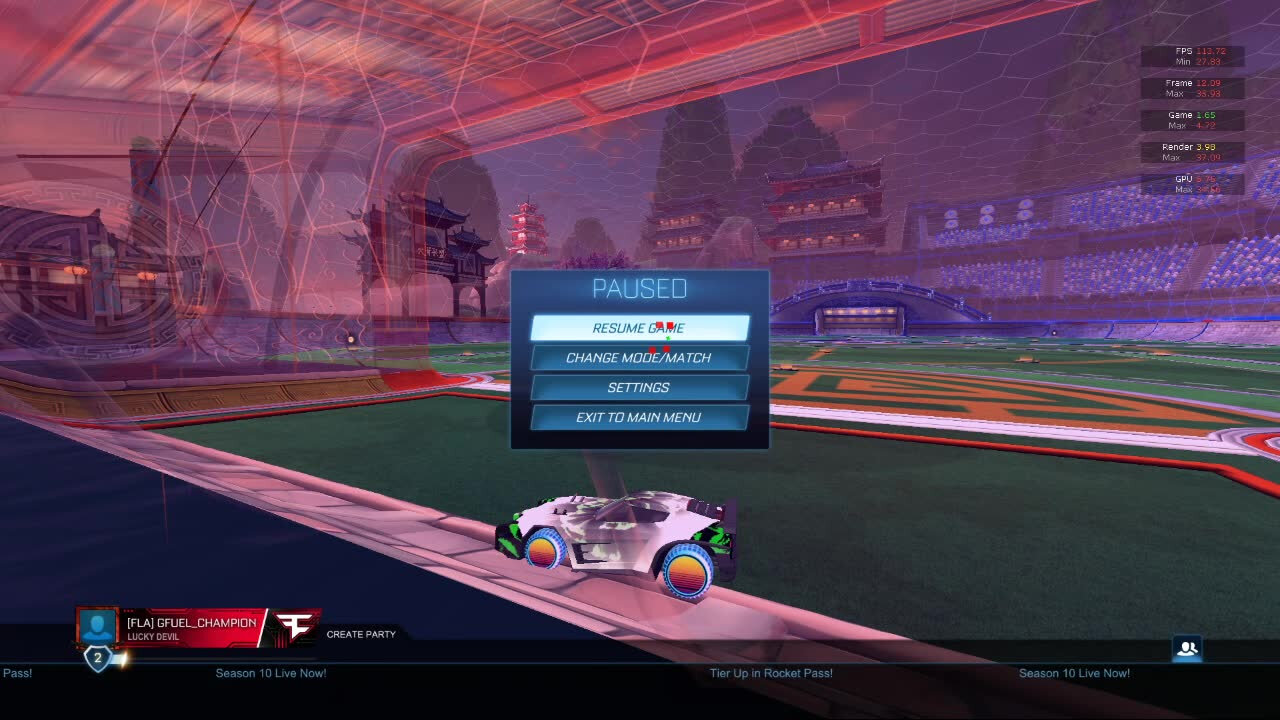This screenshot has height=720, width=1280.
Task: Click the Create Party button
Action: coord(361,634)
